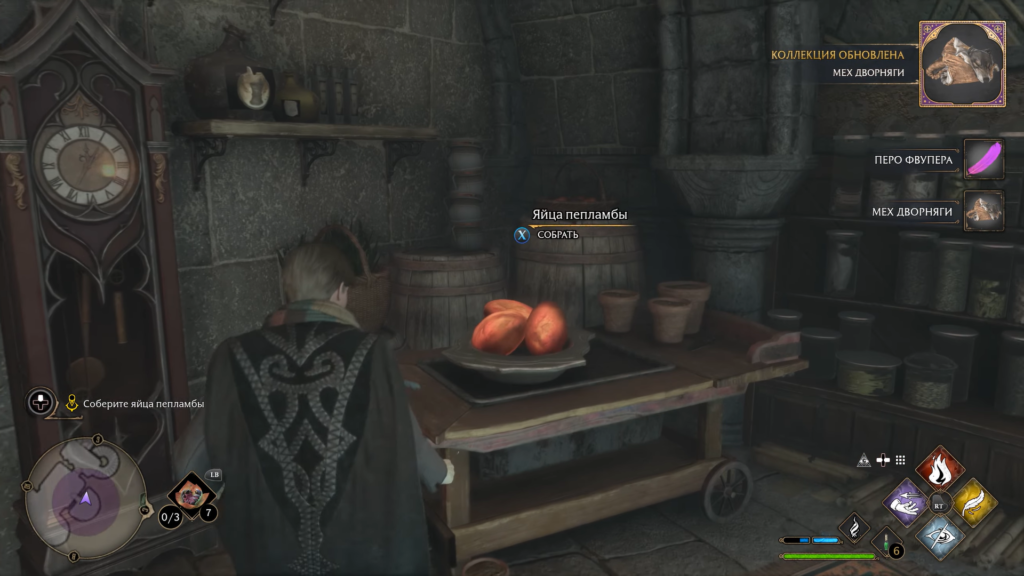Click the spell-set grid icon
This screenshot has height=576, width=1024.
(900, 460)
